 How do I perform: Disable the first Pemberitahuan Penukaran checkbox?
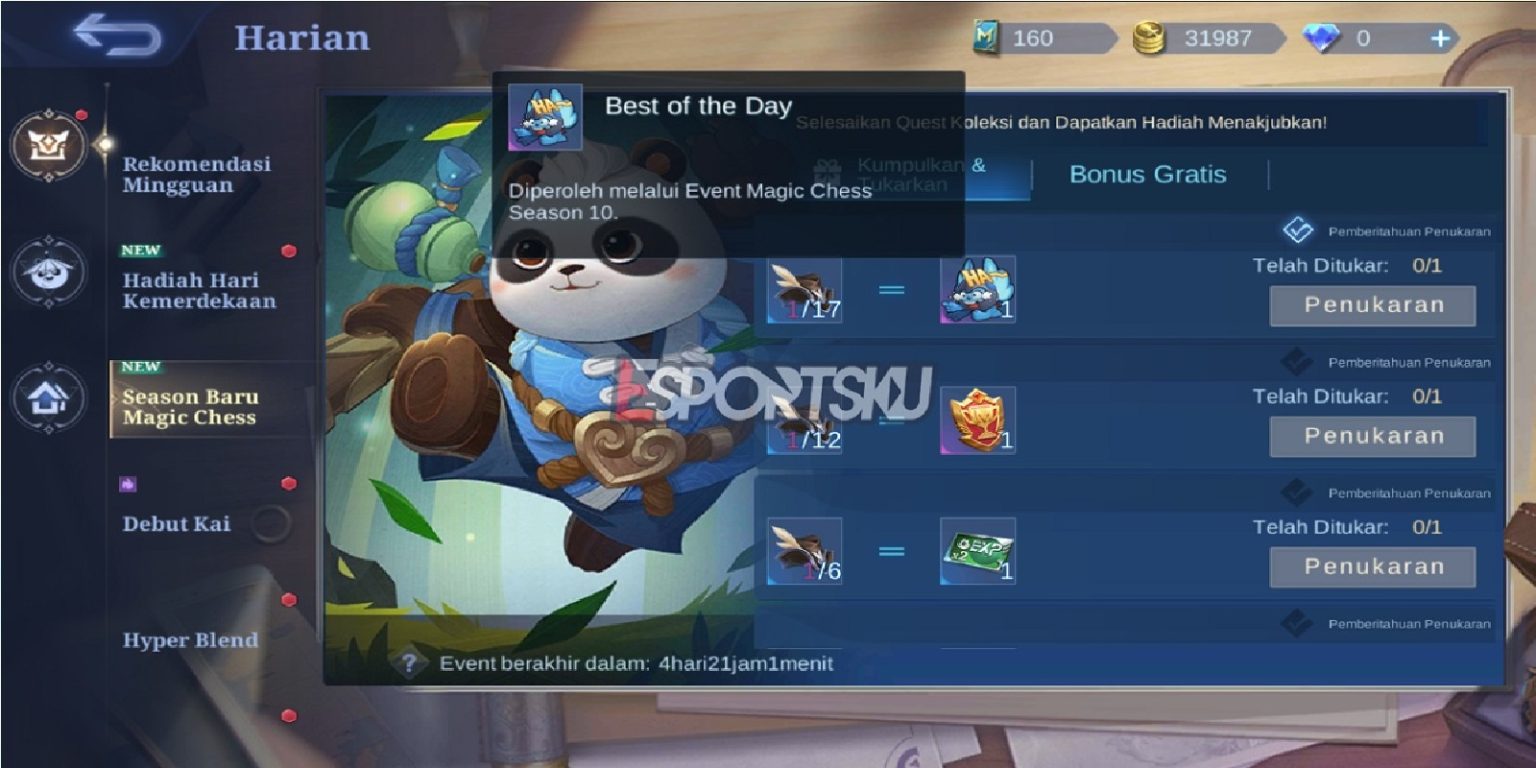tap(1301, 231)
